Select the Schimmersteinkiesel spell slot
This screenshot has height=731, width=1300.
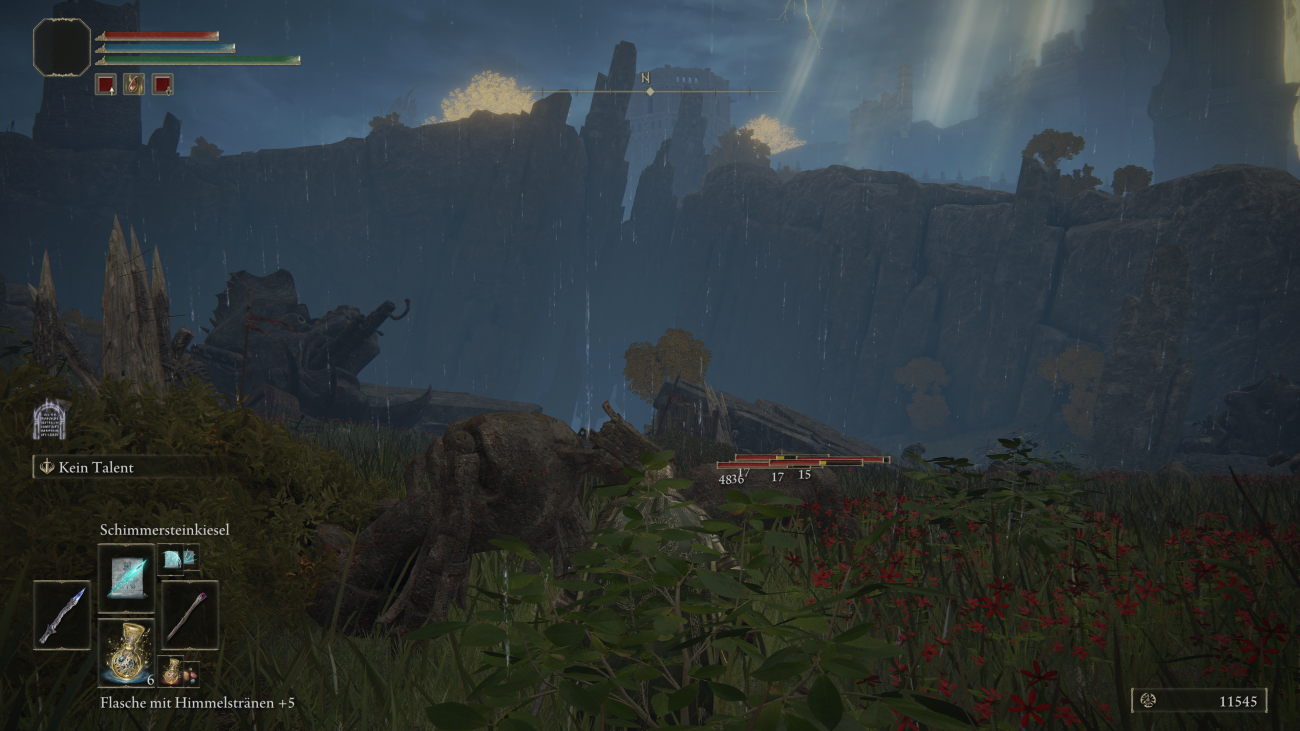(x=126, y=578)
